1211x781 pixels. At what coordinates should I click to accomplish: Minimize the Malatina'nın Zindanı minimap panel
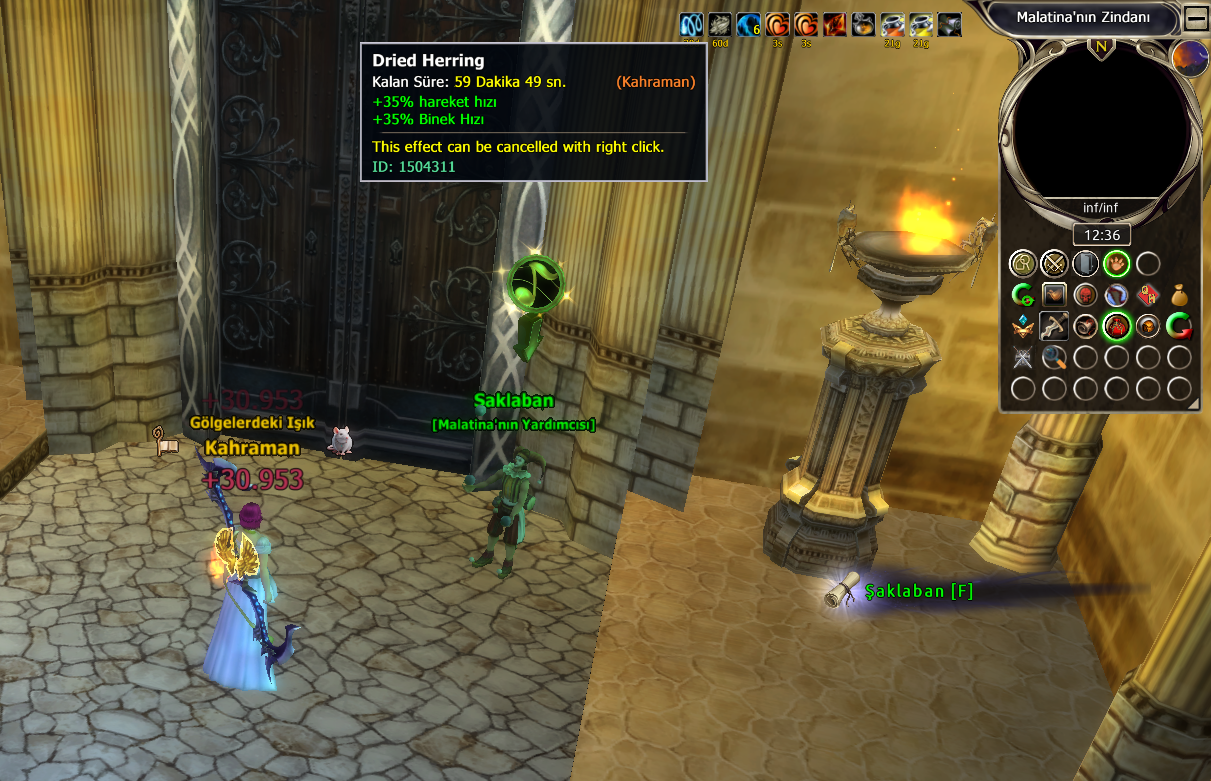1195,18
